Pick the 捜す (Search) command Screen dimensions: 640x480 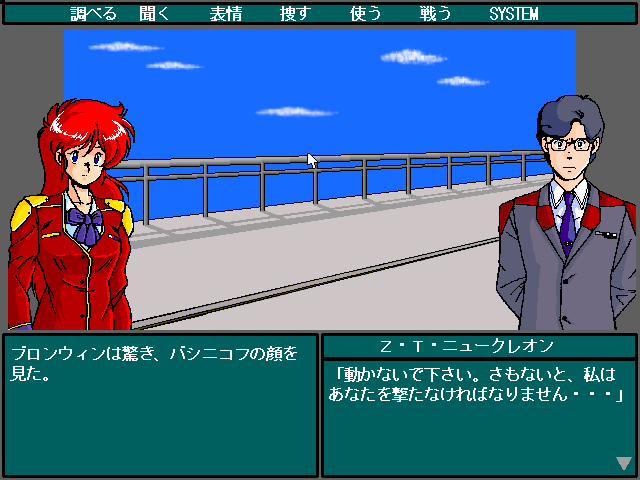(295, 14)
